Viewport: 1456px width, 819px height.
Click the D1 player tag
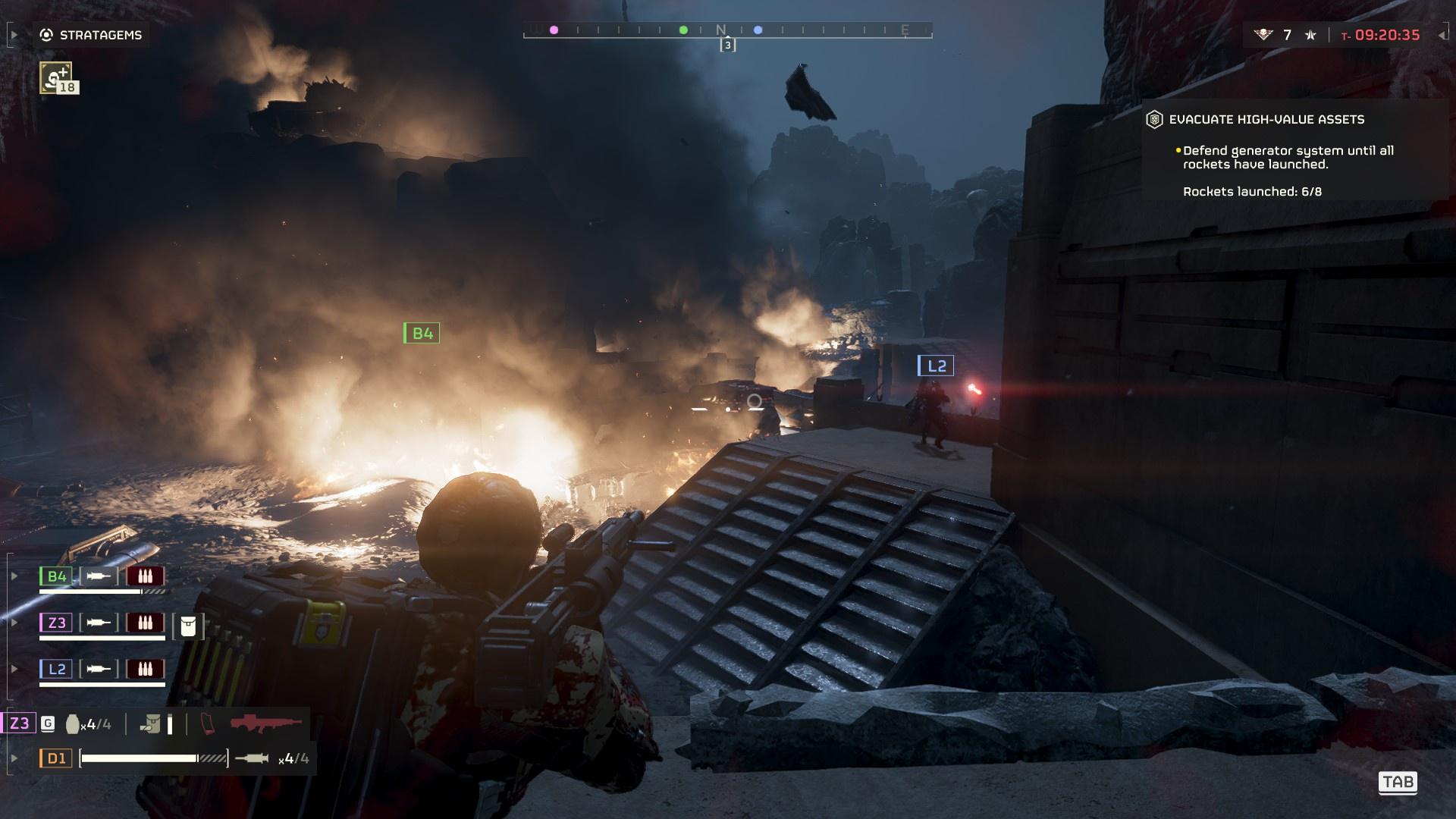coord(57,758)
